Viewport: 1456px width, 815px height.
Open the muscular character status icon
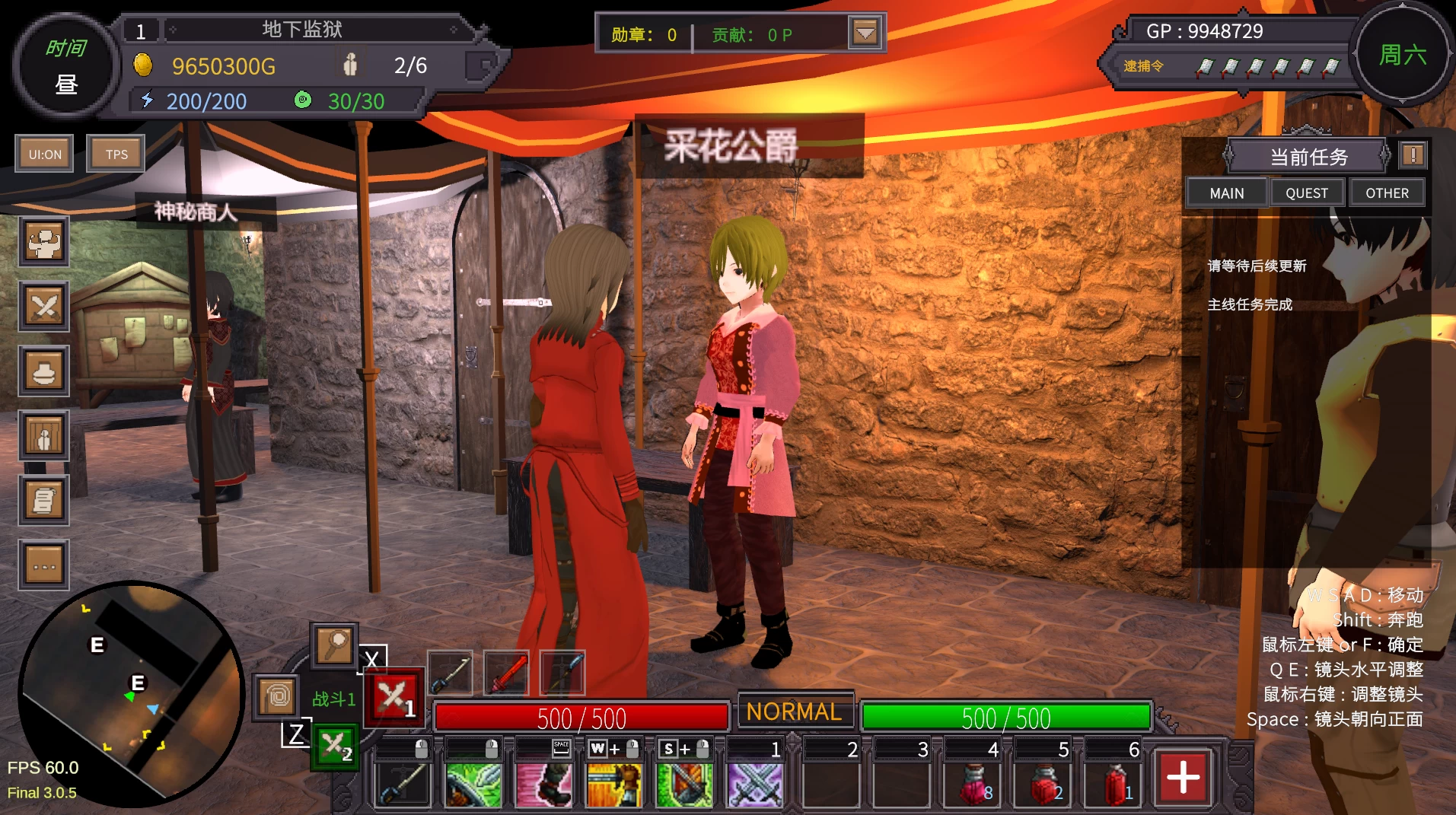pos(44,242)
